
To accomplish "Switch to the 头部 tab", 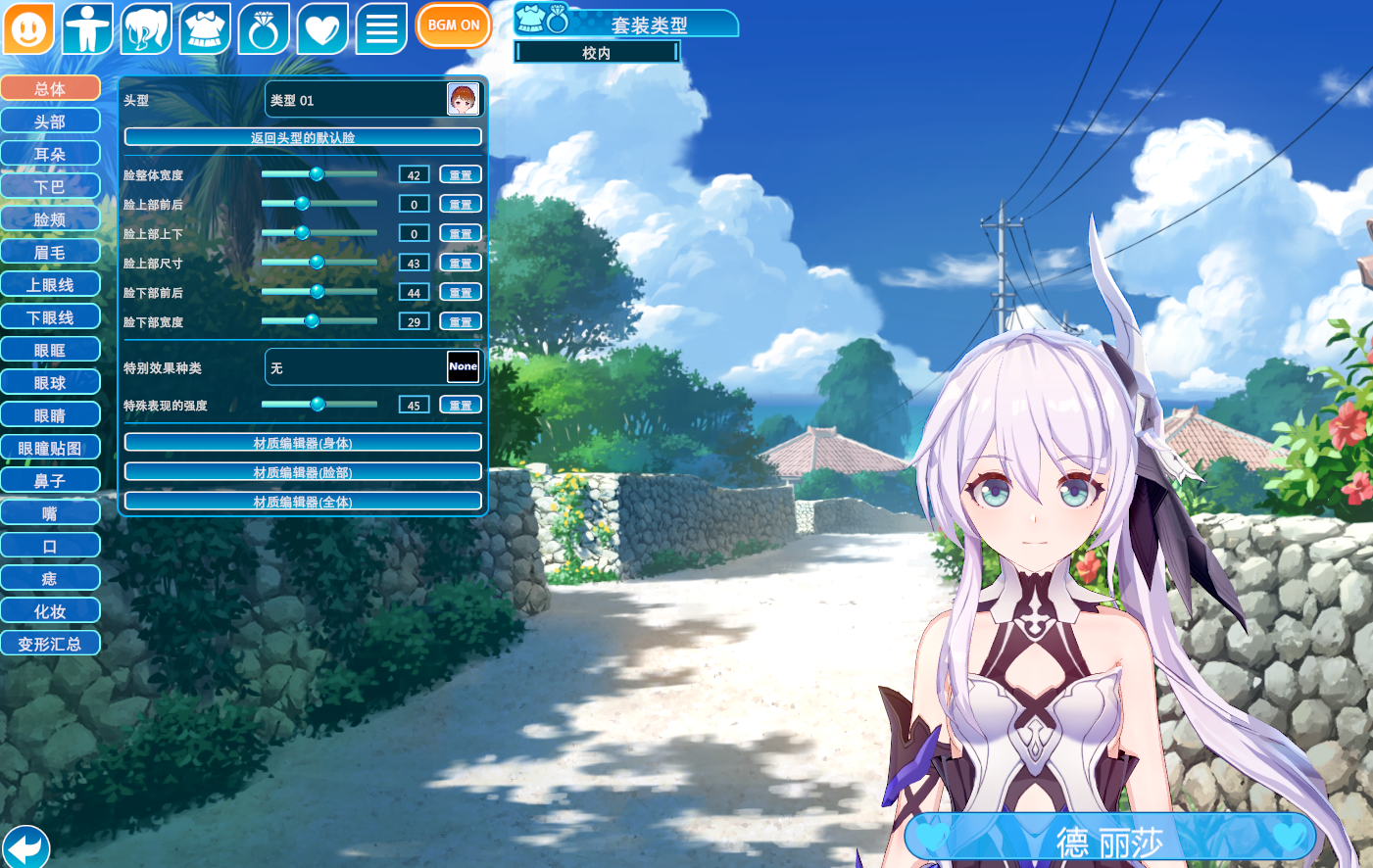I will (50, 121).
